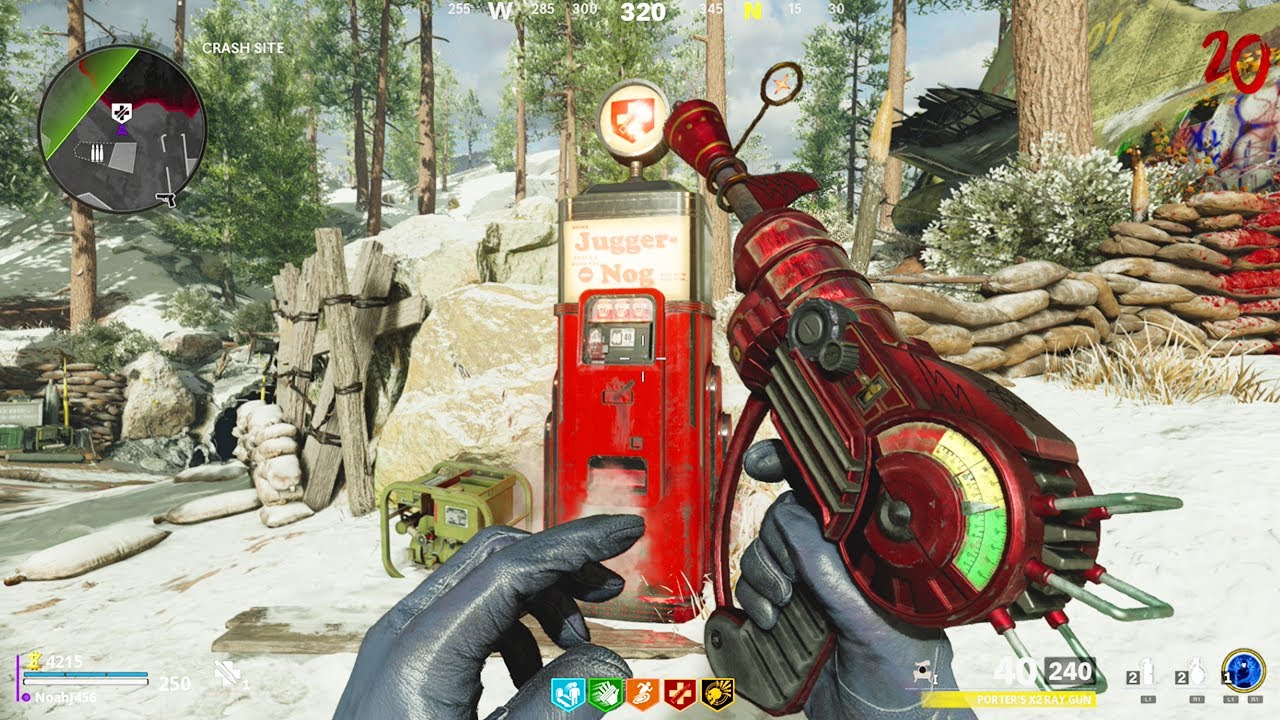Select the orange Stamin-Up perk icon
The height and width of the screenshot is (720, 1280).
(x=643, y=693)
